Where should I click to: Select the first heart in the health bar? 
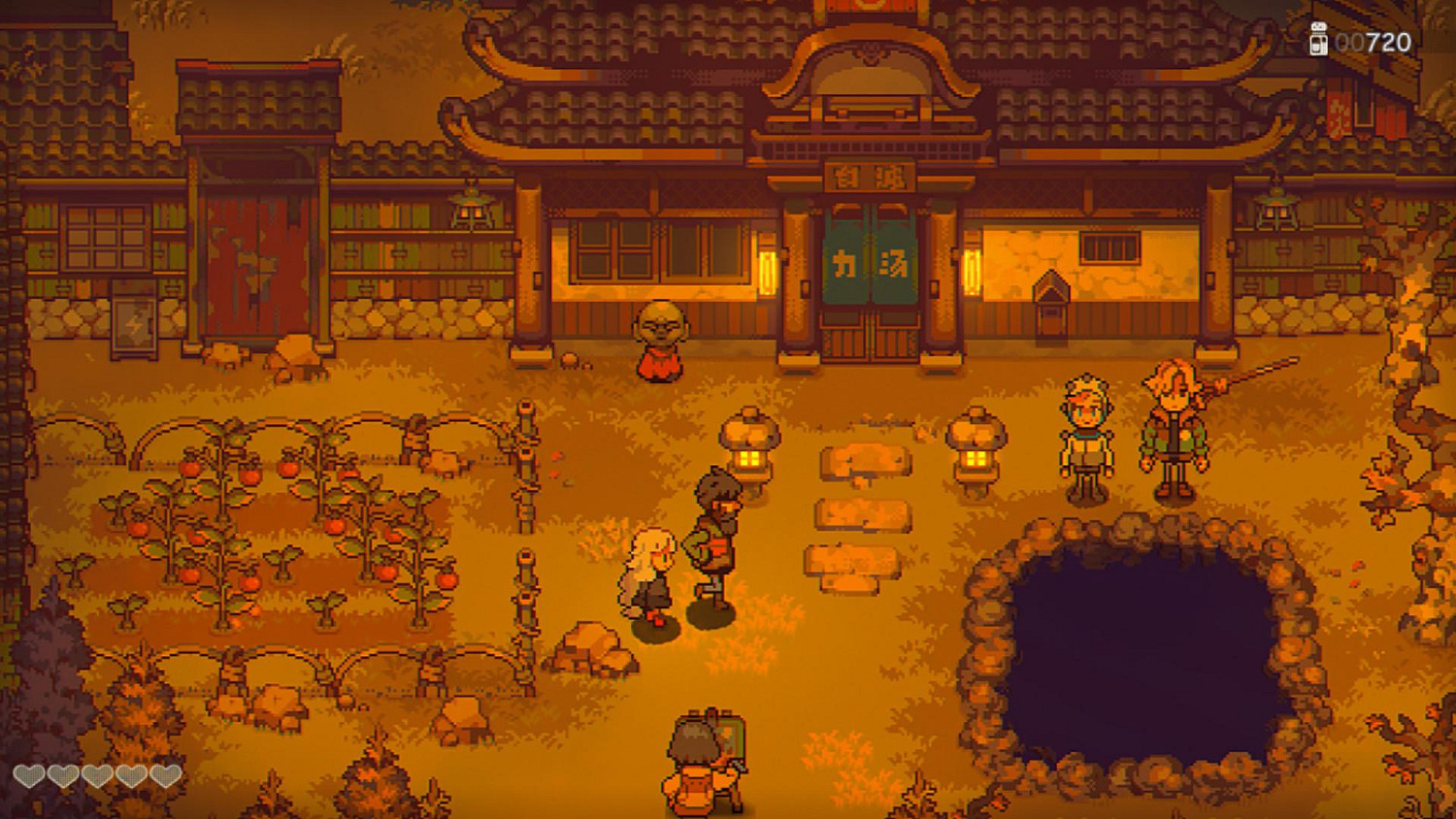(x=28, y=775)
